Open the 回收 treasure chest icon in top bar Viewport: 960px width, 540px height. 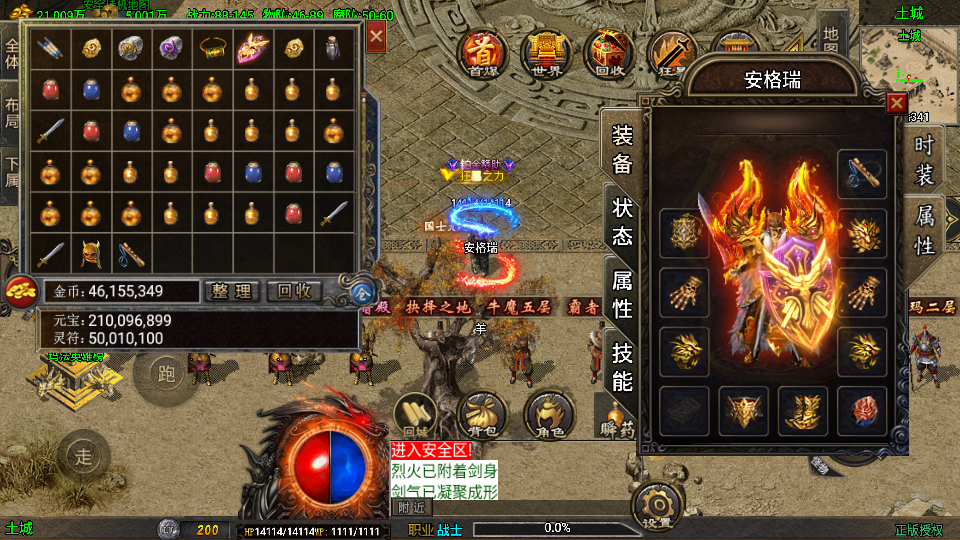(608, 50)
